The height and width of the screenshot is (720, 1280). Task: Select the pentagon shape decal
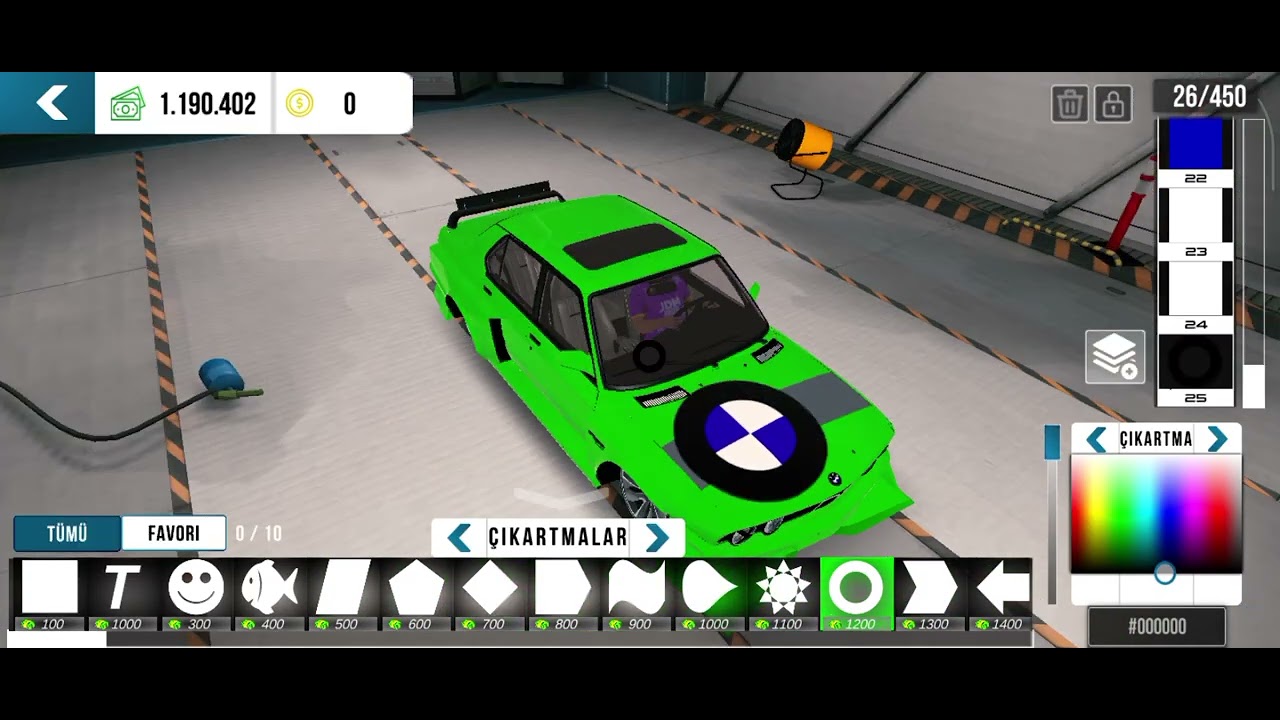click(416, 587)
